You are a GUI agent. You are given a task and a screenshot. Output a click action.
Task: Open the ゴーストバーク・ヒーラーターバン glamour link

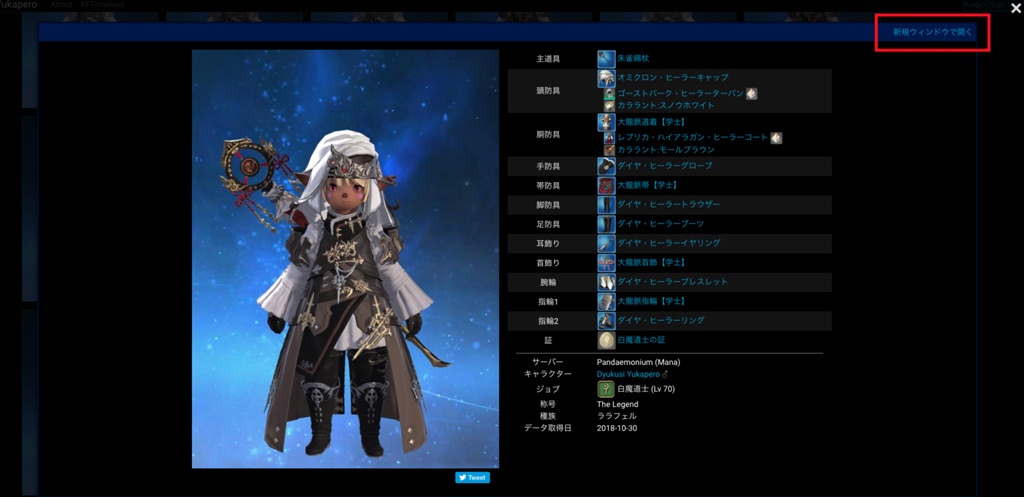(x=681, y=93)
